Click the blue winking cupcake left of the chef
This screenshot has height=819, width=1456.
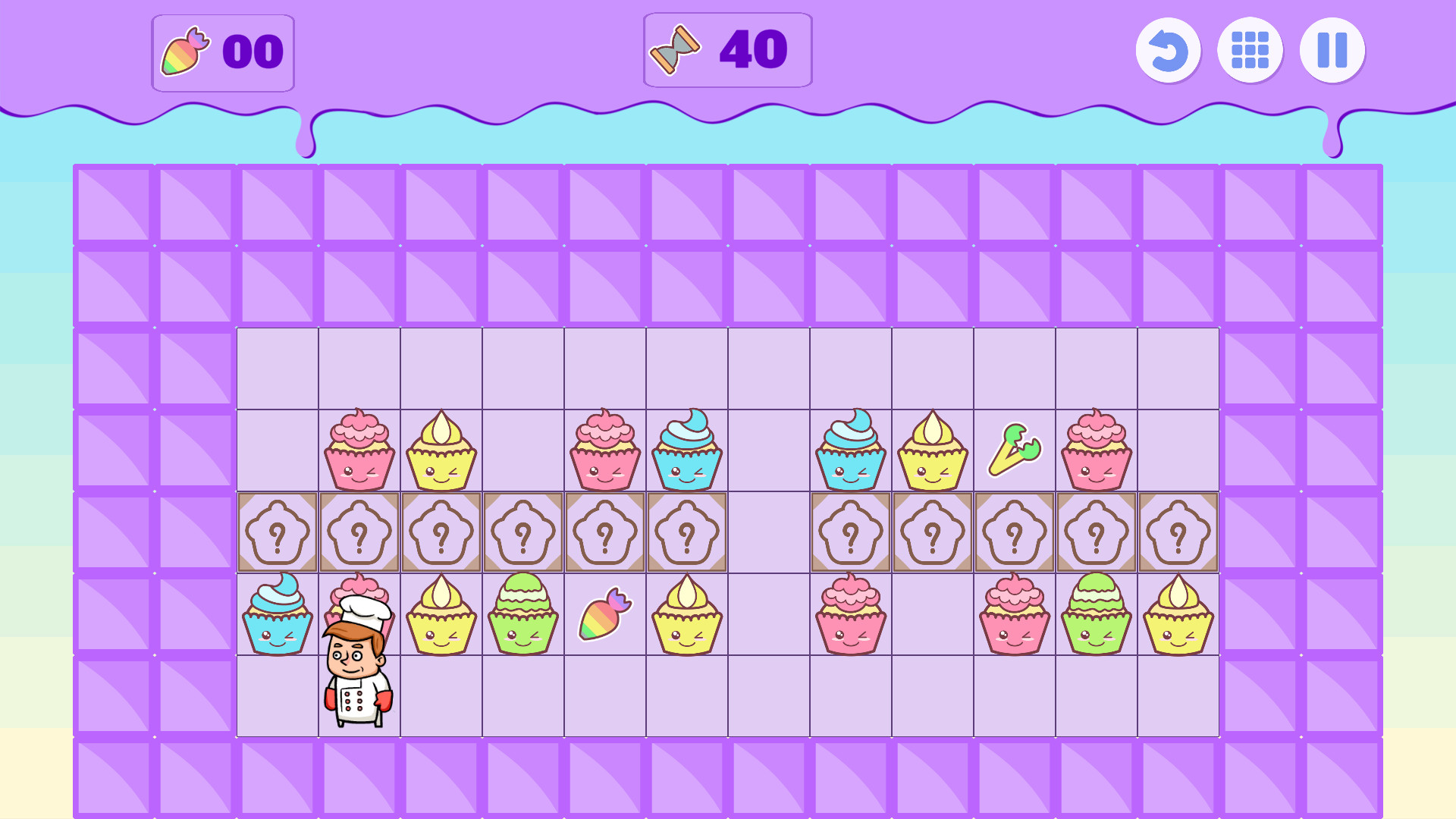(x=275, y=614)
